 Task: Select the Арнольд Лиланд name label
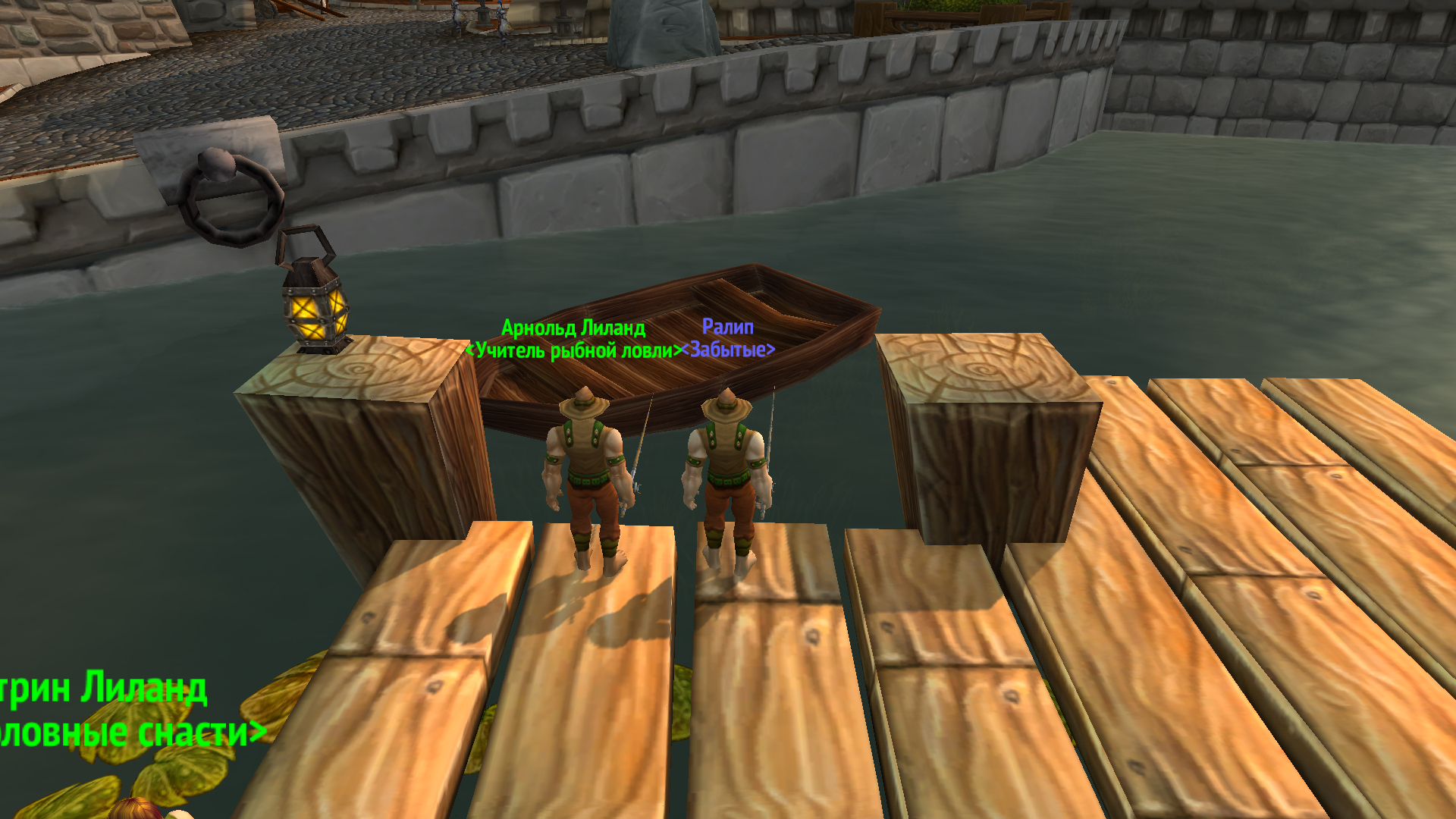point(573,328)
